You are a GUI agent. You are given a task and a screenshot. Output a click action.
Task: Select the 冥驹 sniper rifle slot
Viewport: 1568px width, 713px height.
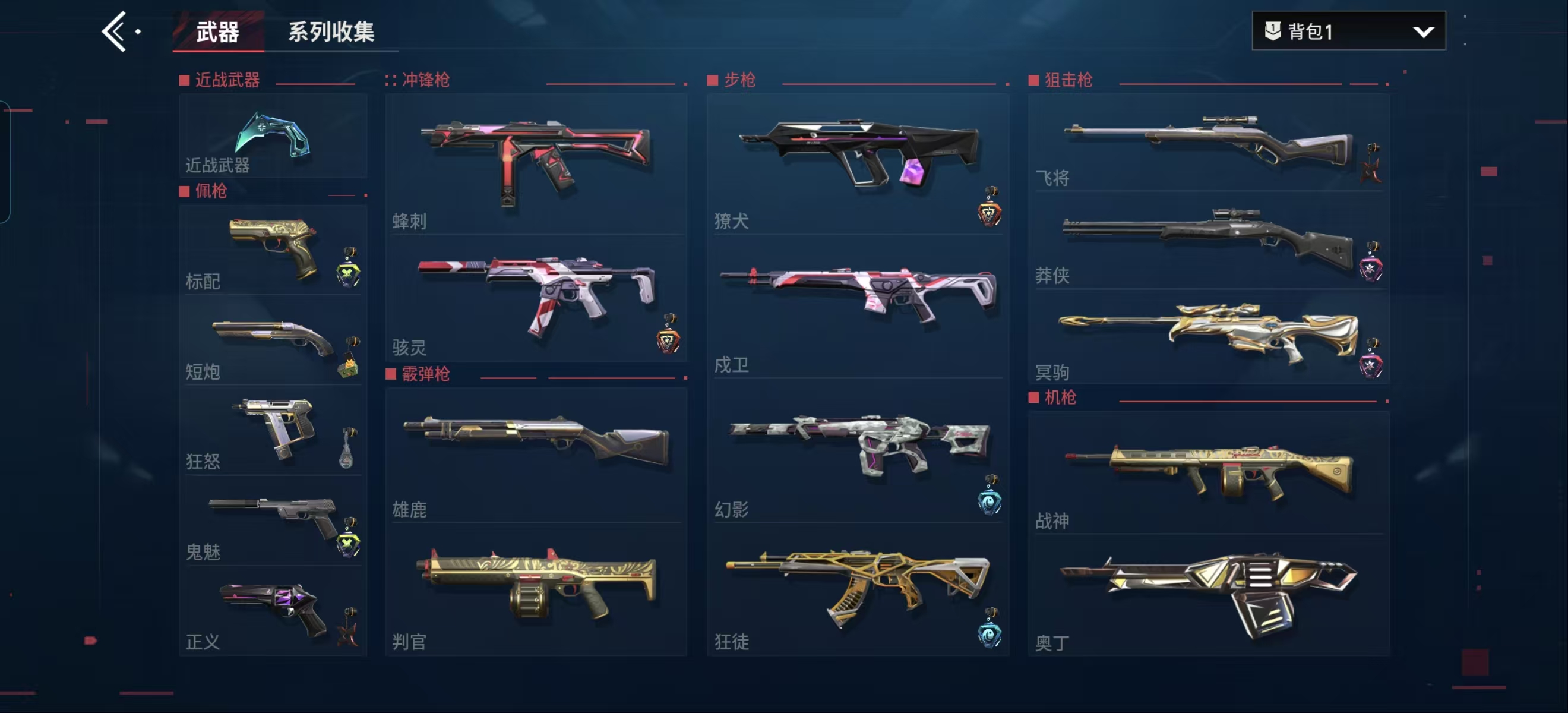[1207, 337]
